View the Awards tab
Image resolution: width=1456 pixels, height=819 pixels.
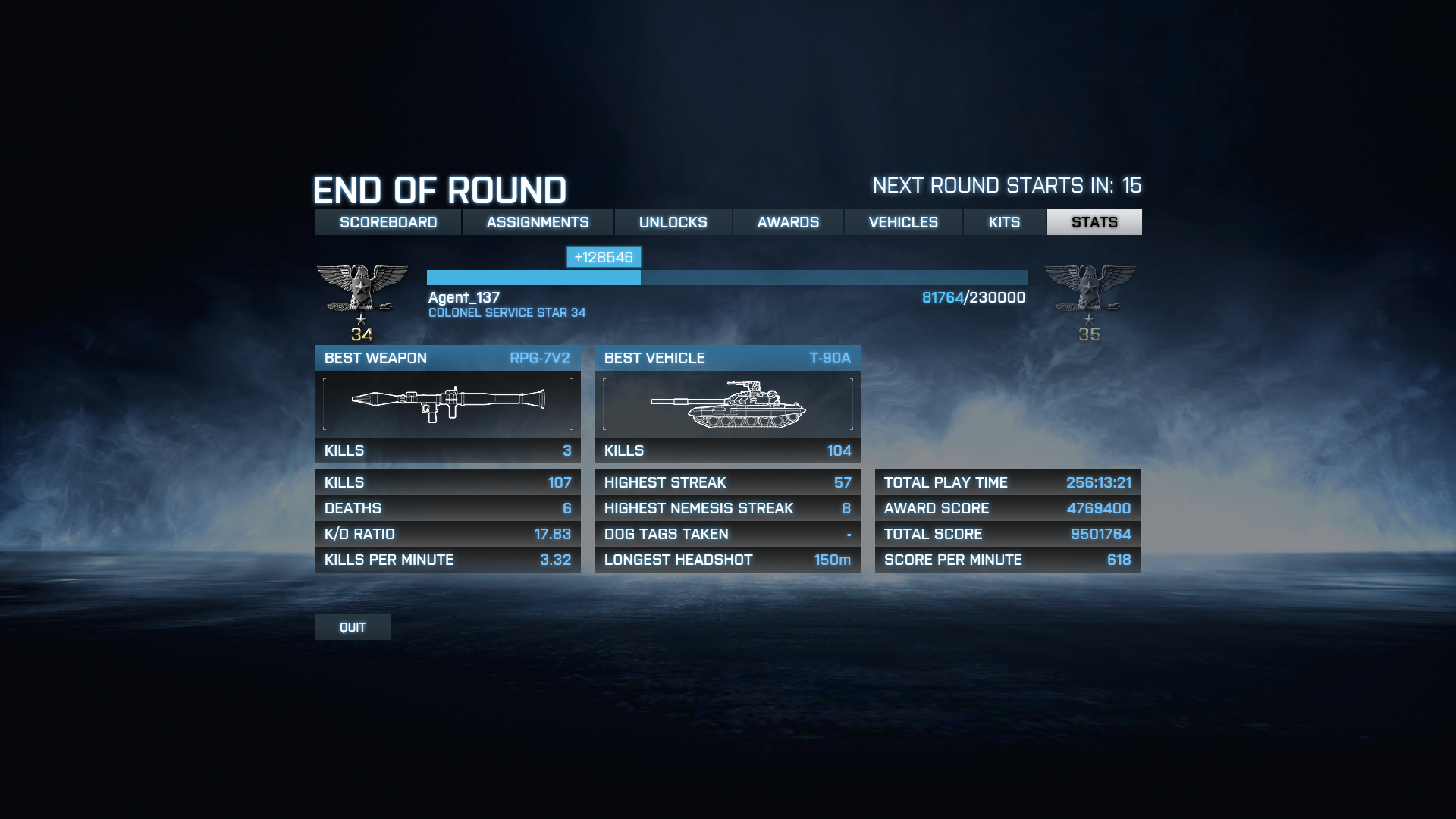click(788, 222)
